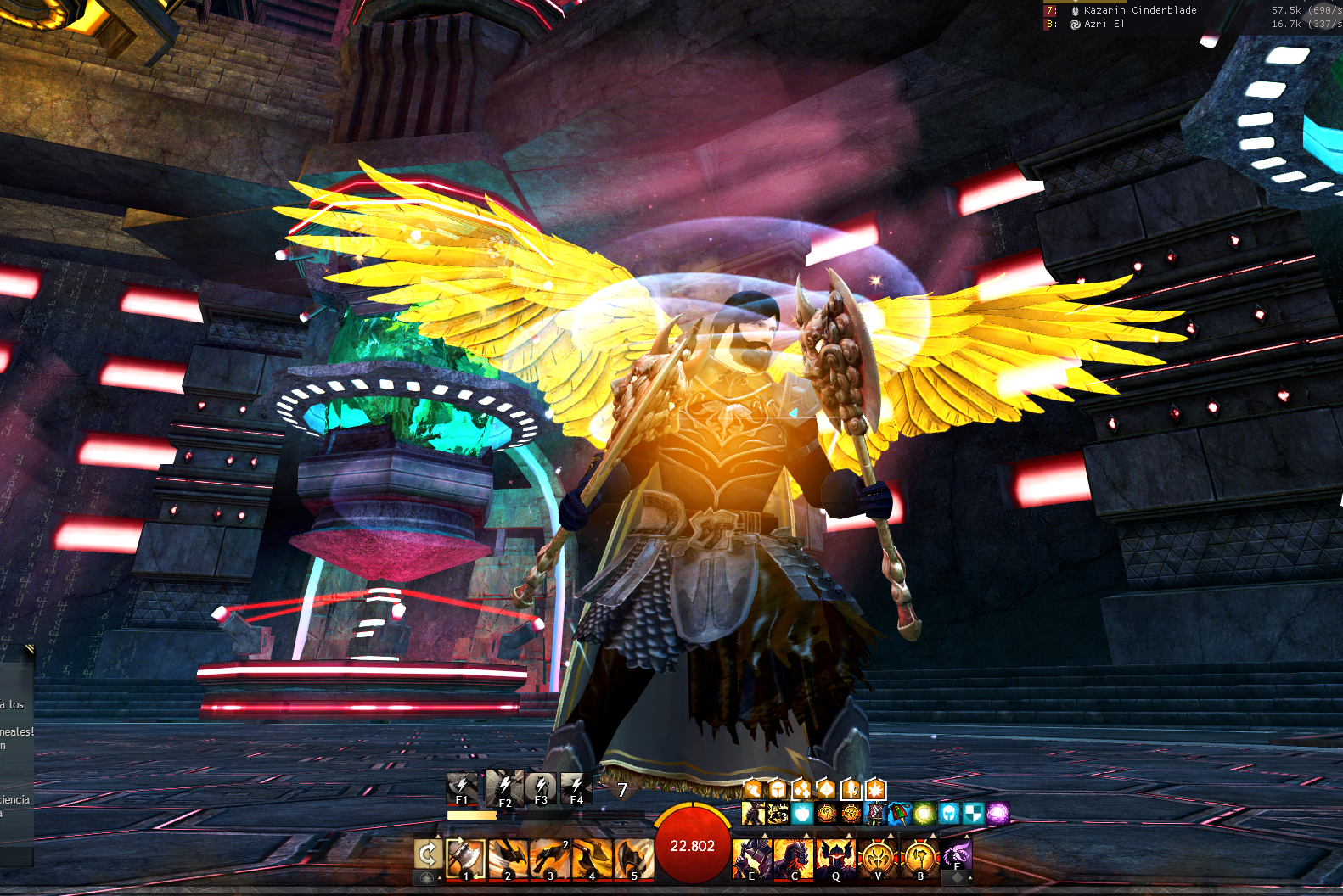Activate the red fist utility skill on C

pyautogui.click(x=794, y=858)
